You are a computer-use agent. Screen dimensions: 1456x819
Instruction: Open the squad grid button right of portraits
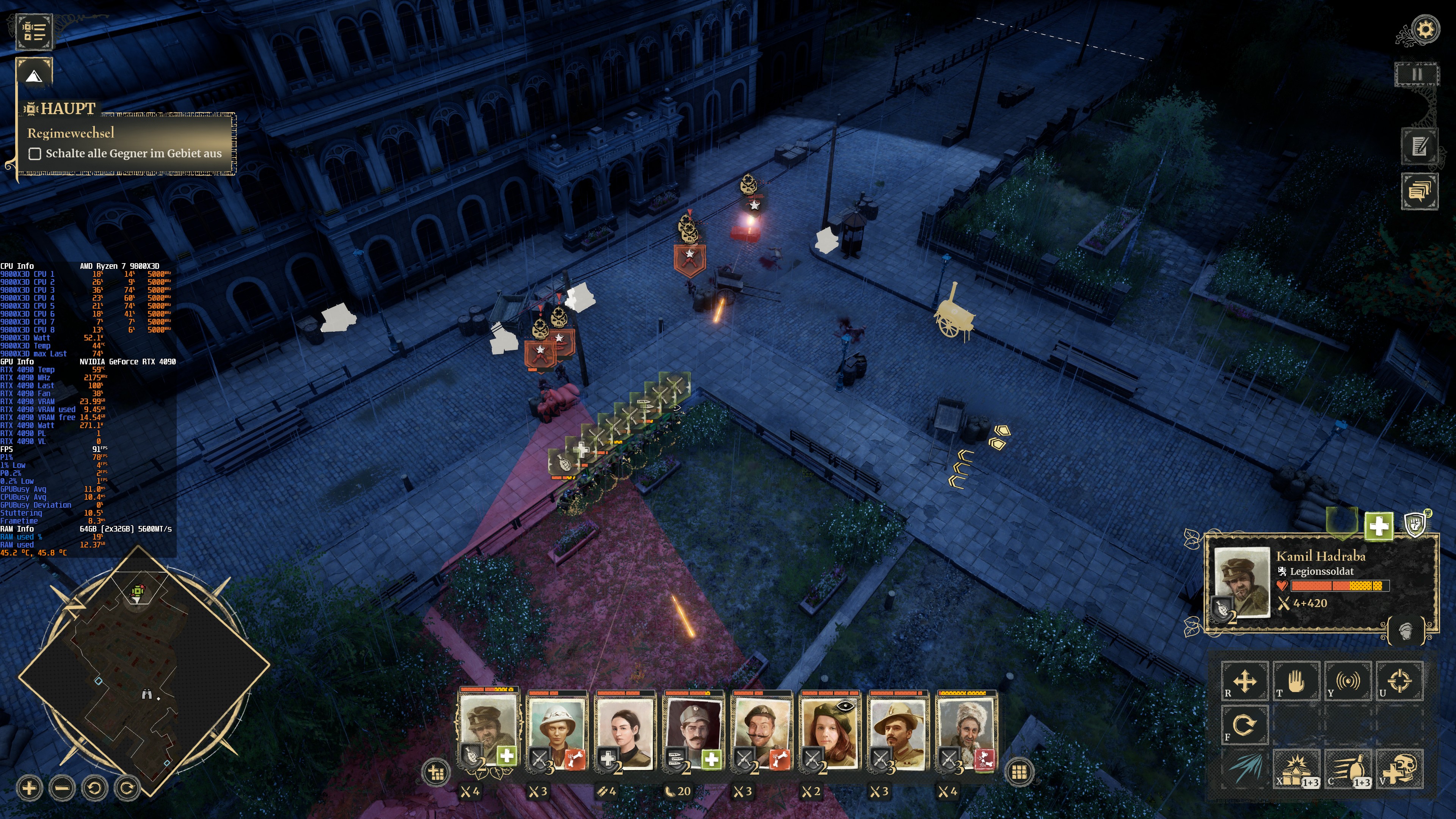1019,772
